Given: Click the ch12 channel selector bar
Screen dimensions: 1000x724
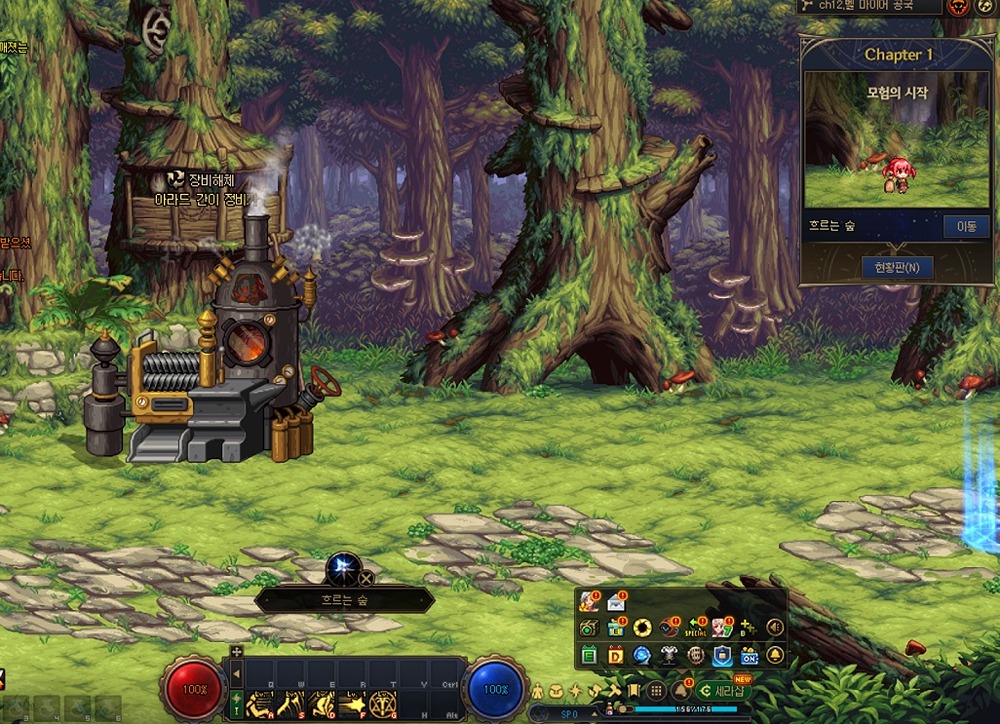Looking at the screenshot, I should click(x=869, y=7).
